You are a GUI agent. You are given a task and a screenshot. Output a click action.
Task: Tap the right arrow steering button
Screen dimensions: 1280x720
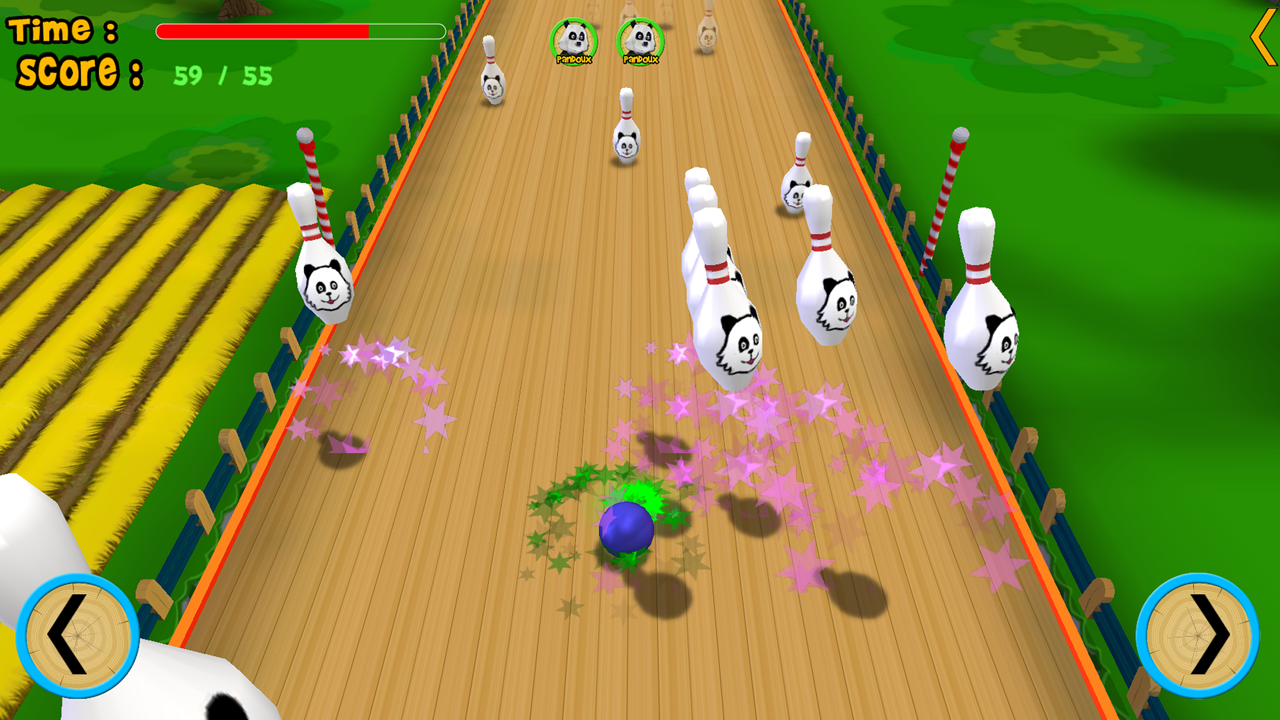click(1197, 636)
